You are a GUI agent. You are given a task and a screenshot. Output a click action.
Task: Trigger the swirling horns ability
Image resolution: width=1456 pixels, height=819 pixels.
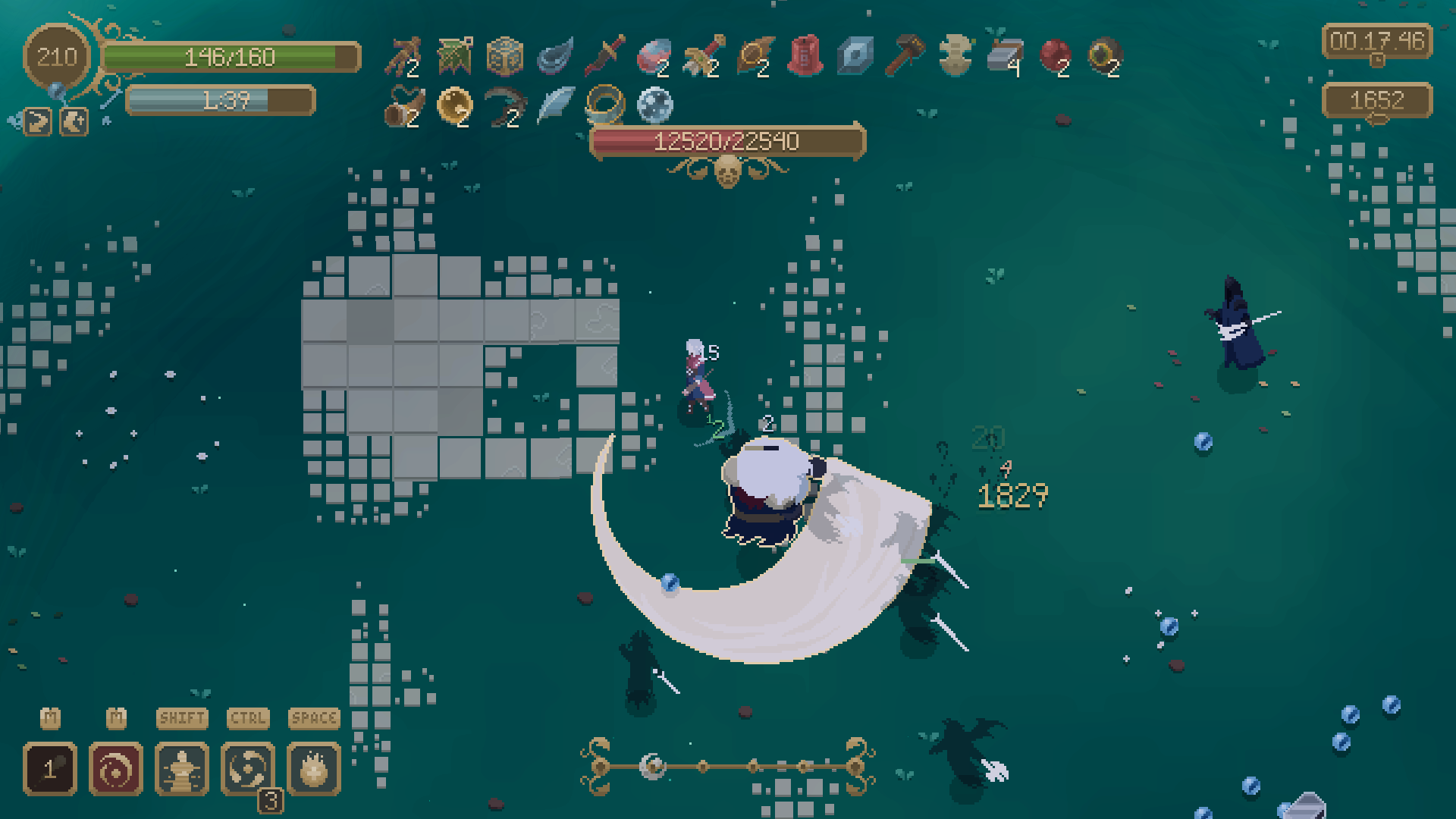[248, 769]
